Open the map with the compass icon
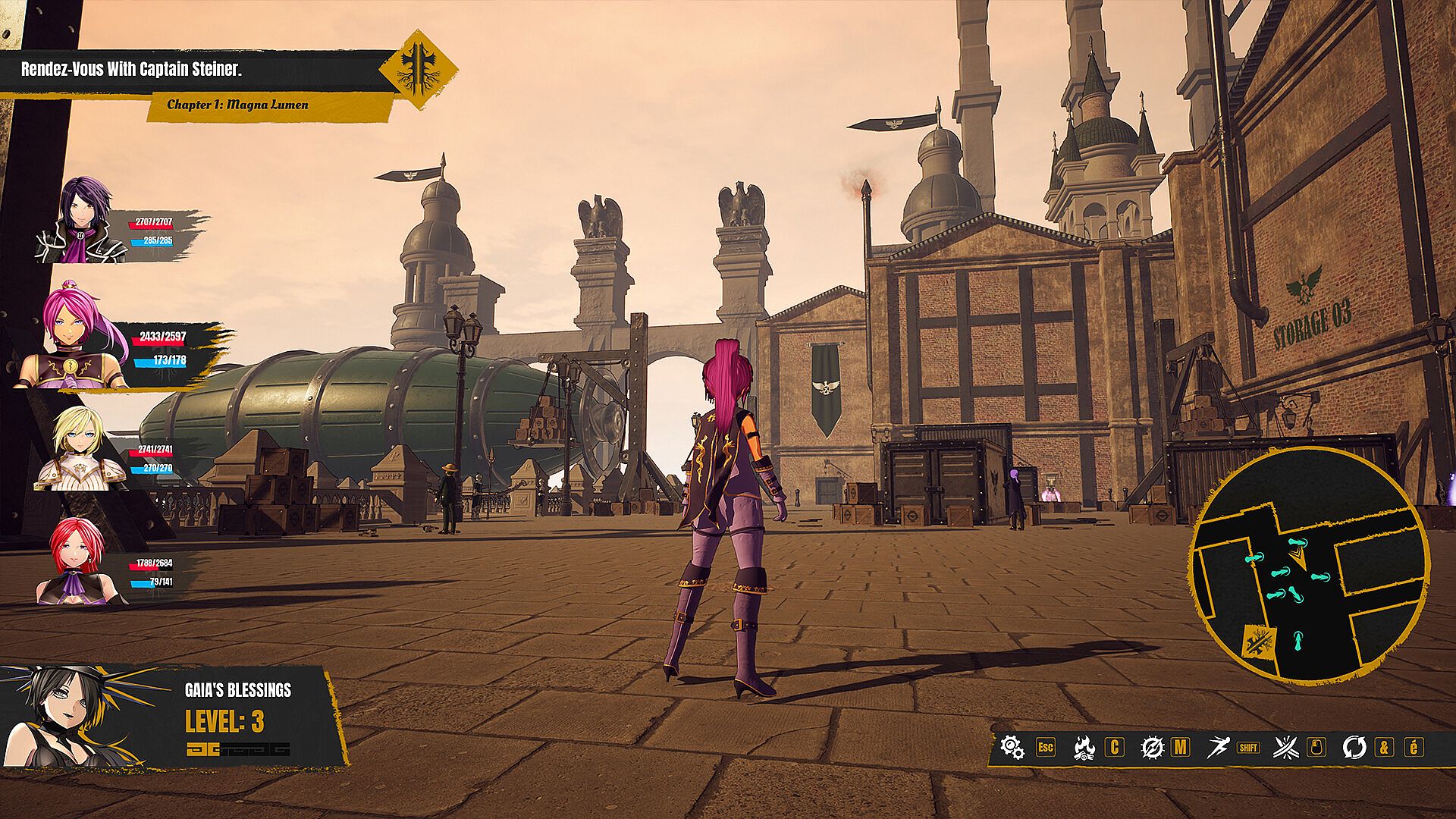Image resolution: width=1456 pixels, height=819 pixels. click(x=1152, y=747)
